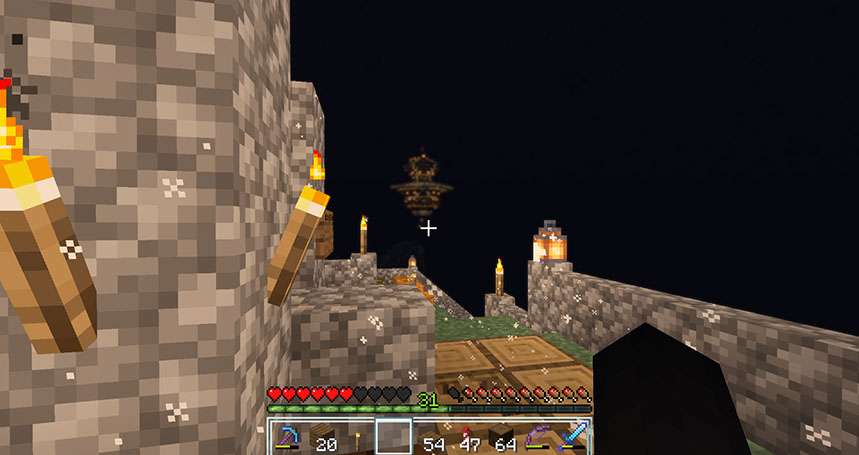Viewport: 859px width, 455px height.
Task: Select the enchanted diamond pickaxe slot
Action: (289, 437)
